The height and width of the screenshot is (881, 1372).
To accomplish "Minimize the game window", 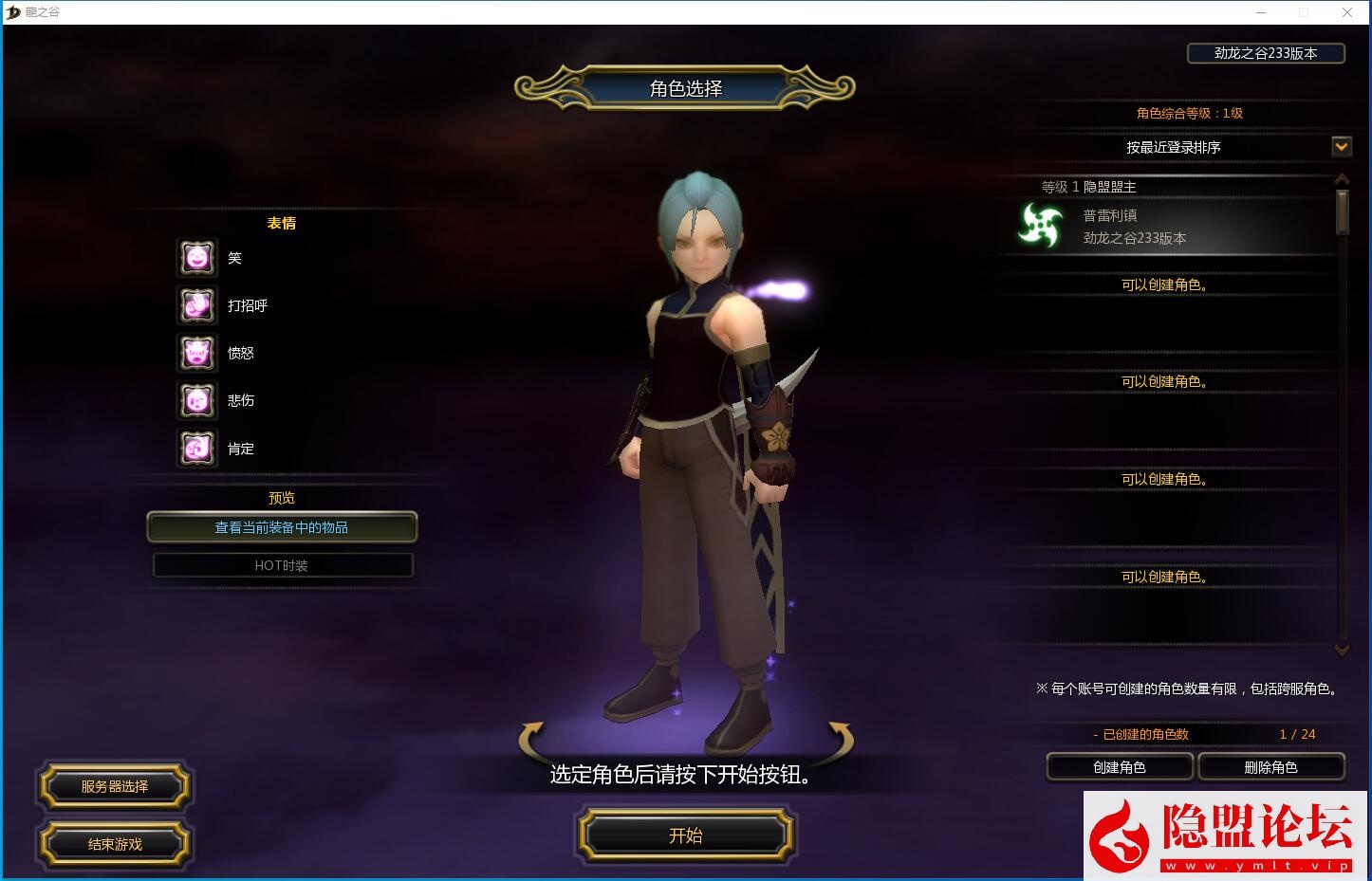I will click(1262, 12).
